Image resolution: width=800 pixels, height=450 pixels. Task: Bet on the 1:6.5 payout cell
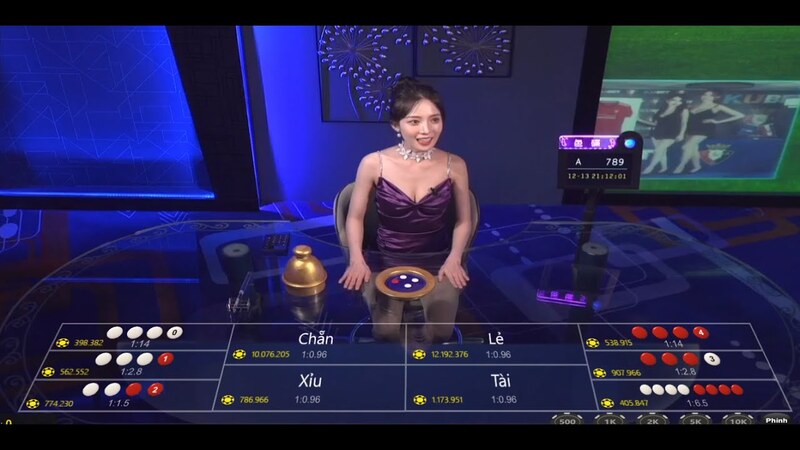[x=678, y=395]
